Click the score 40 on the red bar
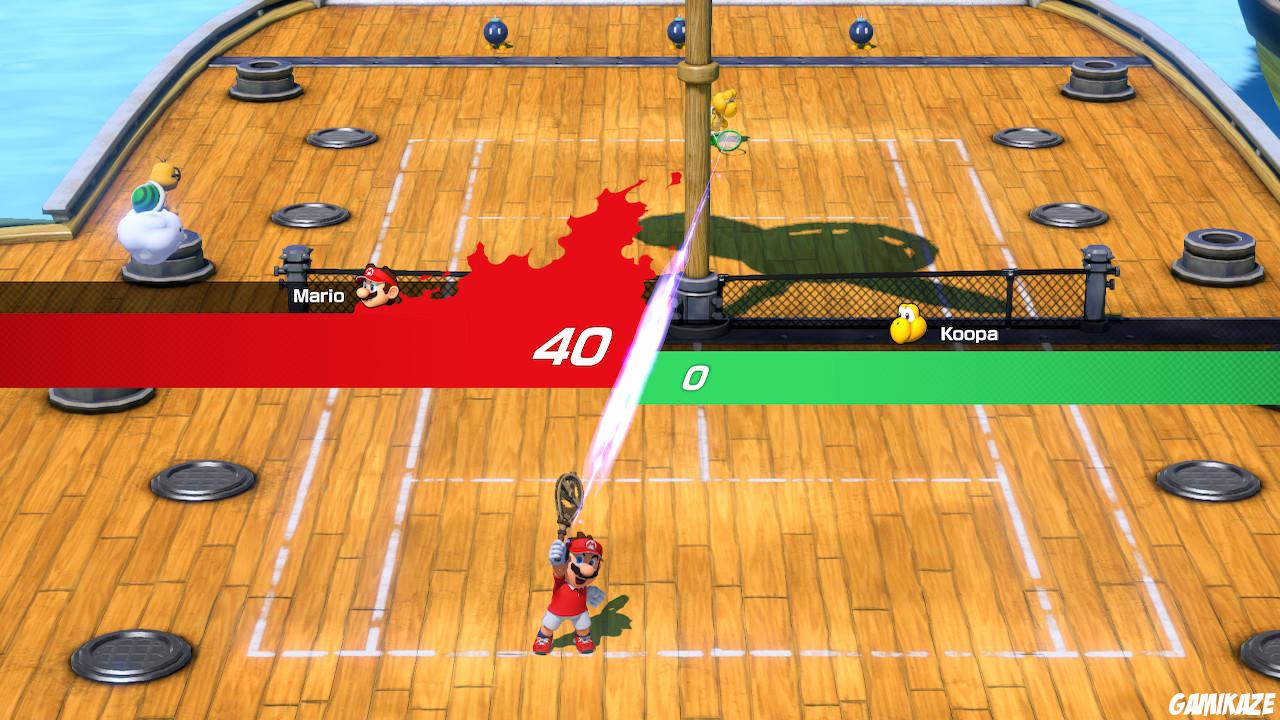Screen dimensions: 1280x720 [573, 345]
